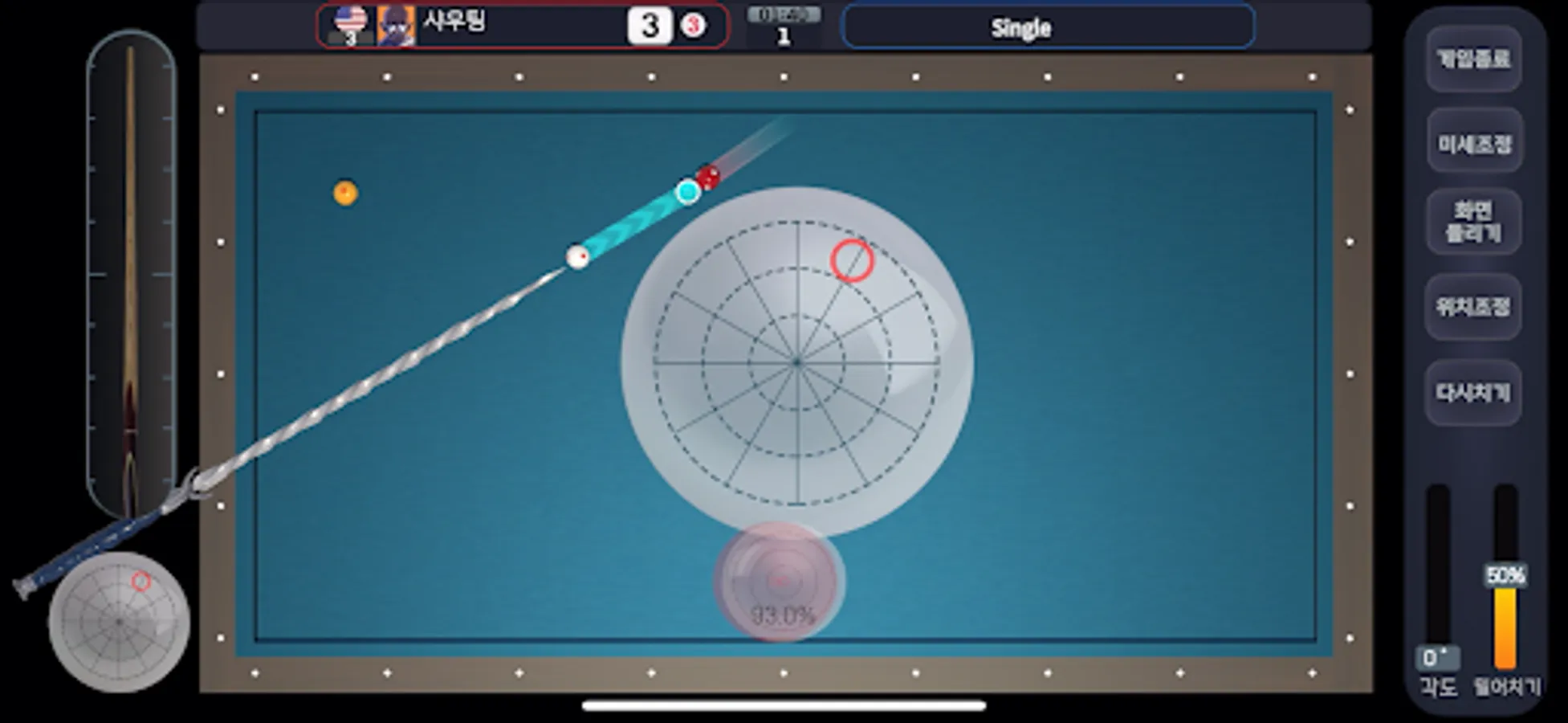This screenshot has width=1568, height=723.
Task: Select the cue stick in left panel
Action: tap(132, 265)
